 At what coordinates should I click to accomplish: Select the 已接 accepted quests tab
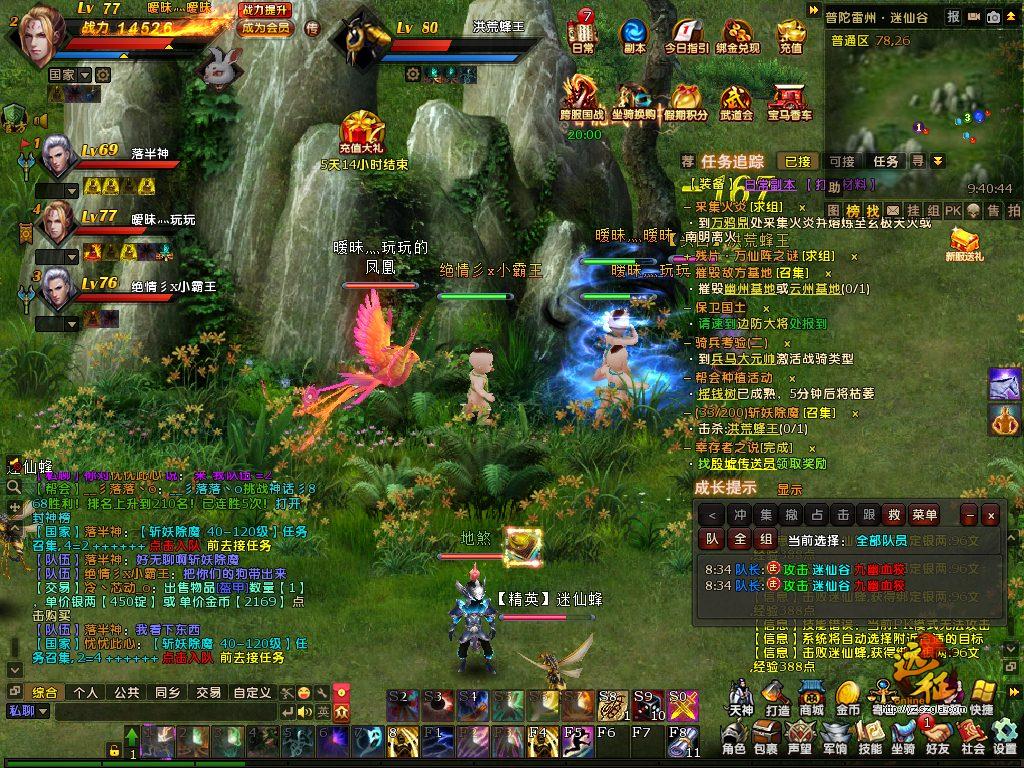(x=797, y=161)
